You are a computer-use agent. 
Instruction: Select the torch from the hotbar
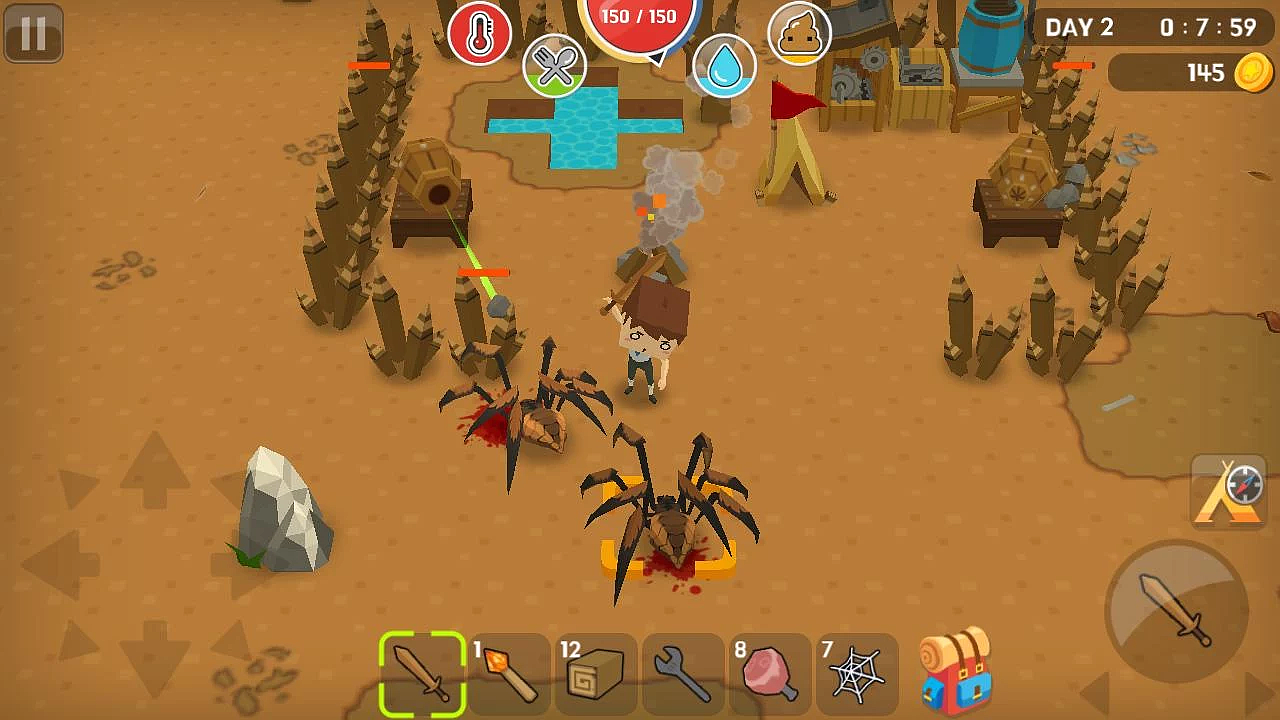click(510, 674)
